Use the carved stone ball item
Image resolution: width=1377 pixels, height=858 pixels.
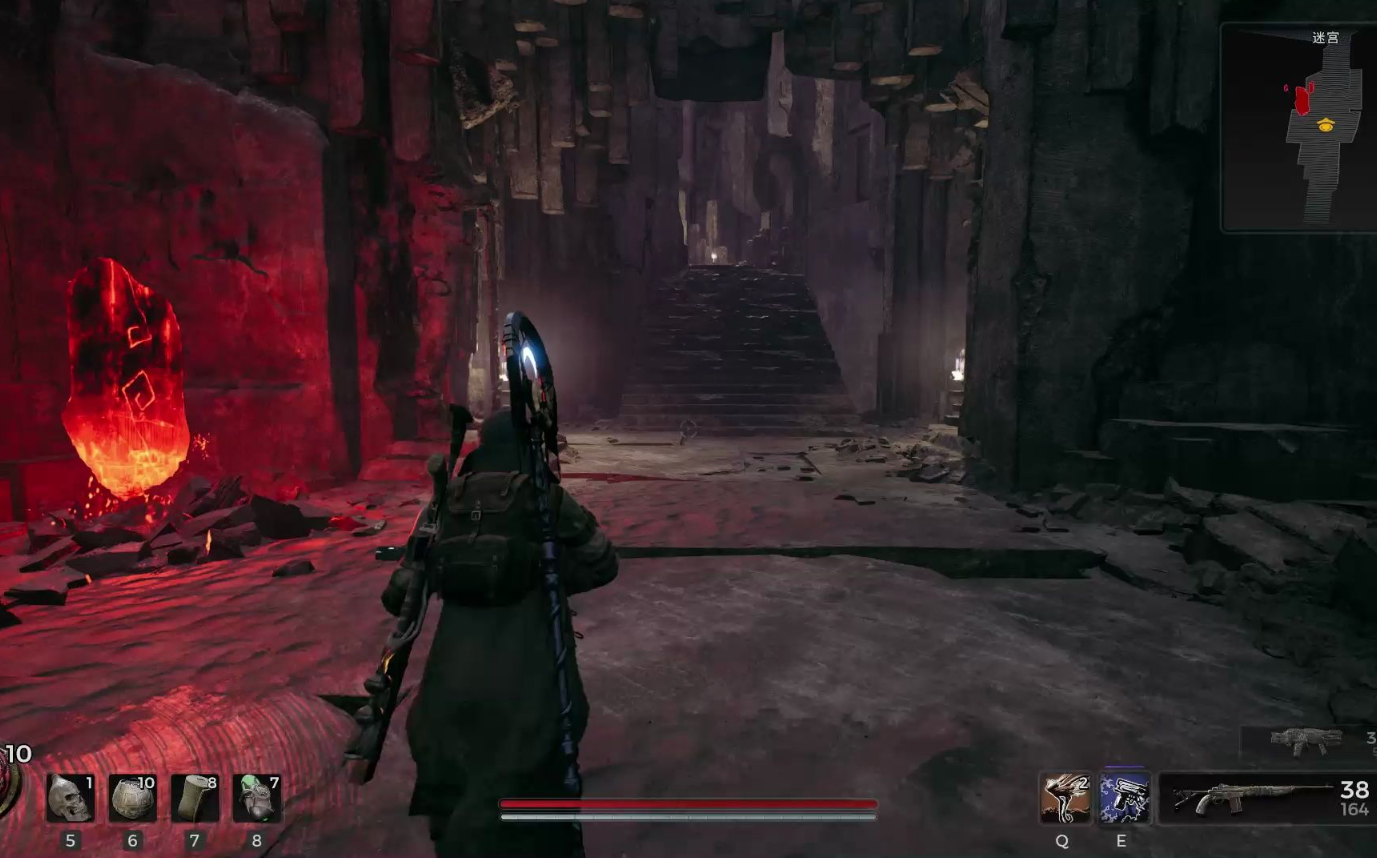coord(132,798)
